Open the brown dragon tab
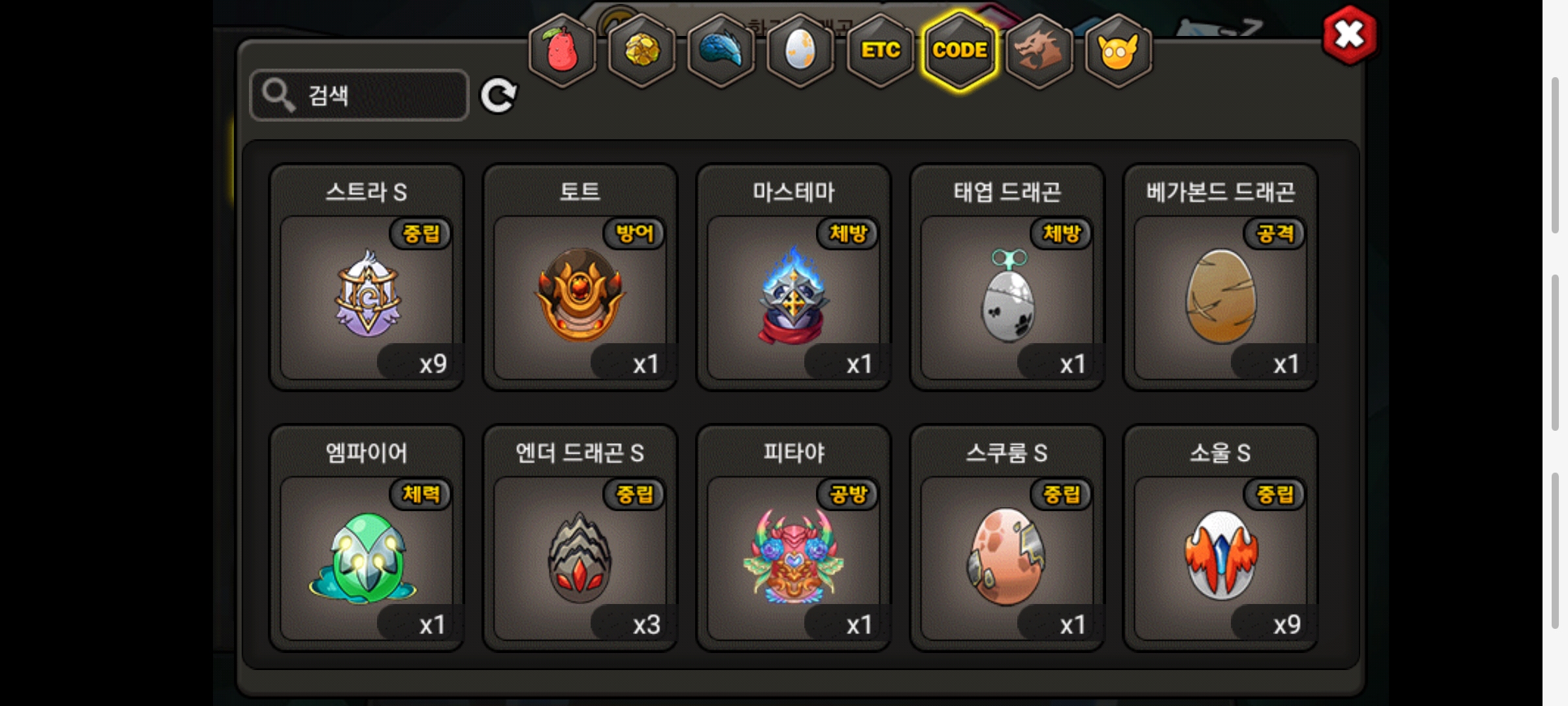The height and width of the screenshot is (706, 1568). (x=1039, y=50)
